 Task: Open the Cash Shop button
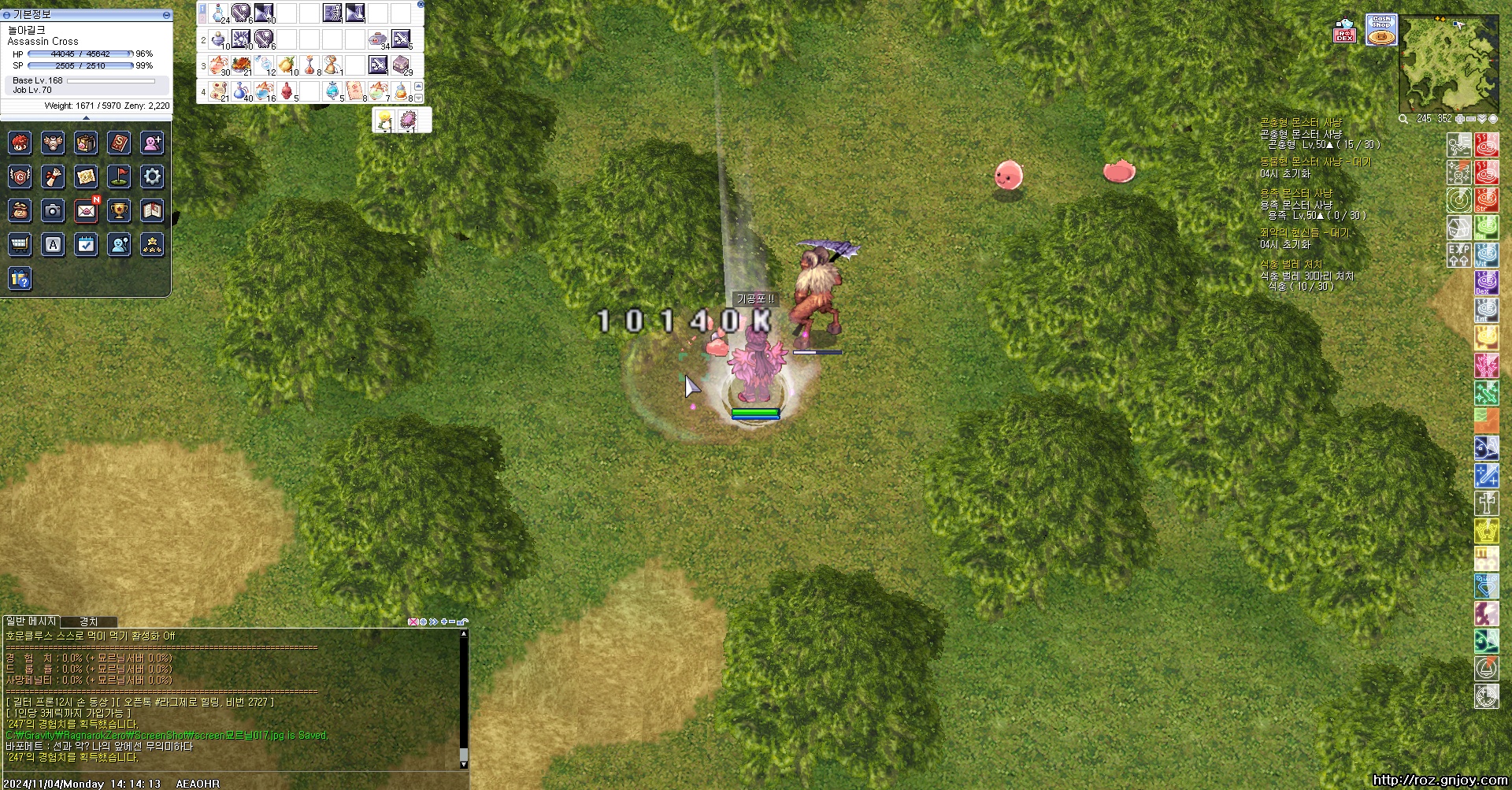[x=1380, y=30]
